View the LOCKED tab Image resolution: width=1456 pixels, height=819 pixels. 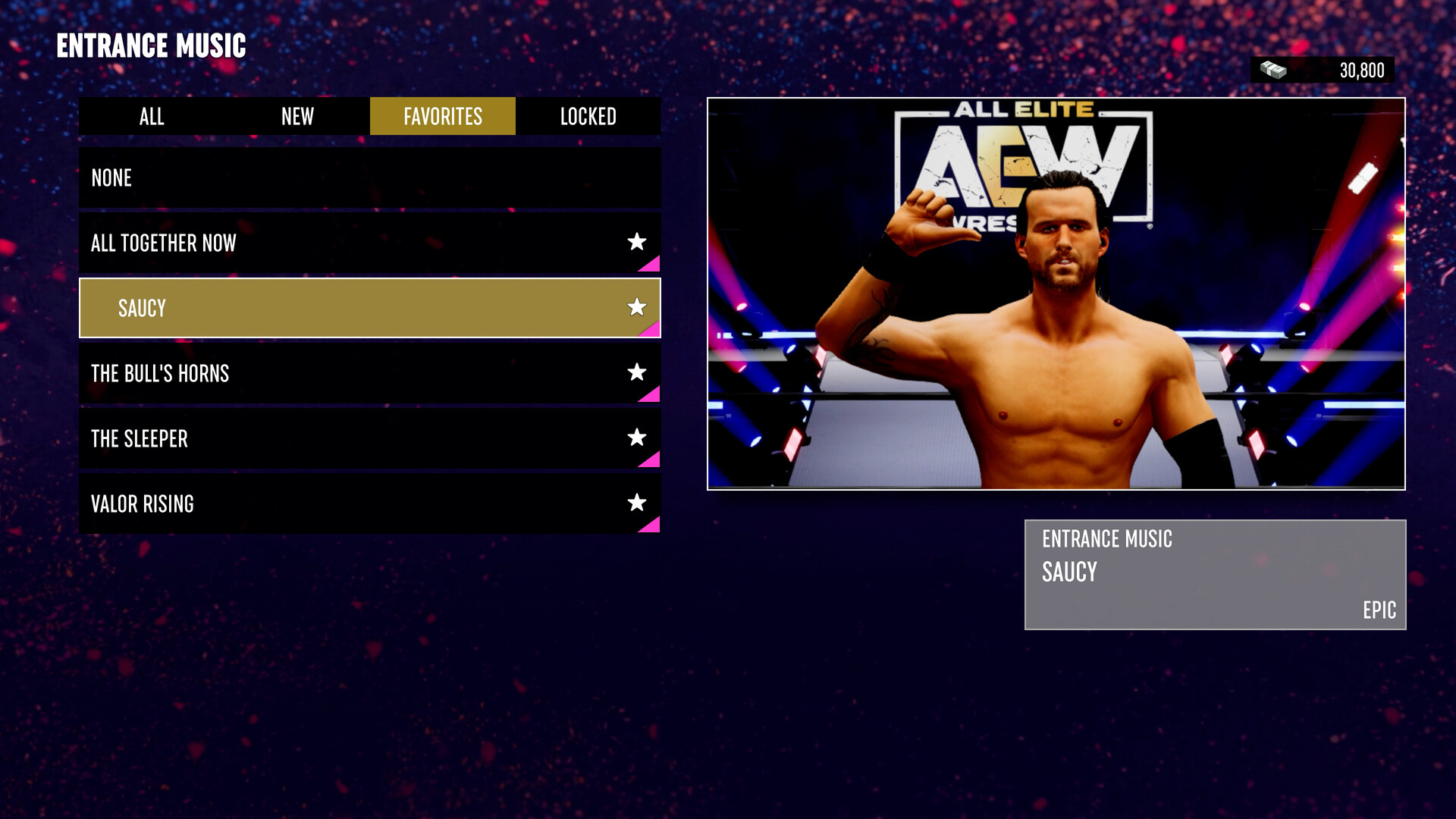coord(589,116)
